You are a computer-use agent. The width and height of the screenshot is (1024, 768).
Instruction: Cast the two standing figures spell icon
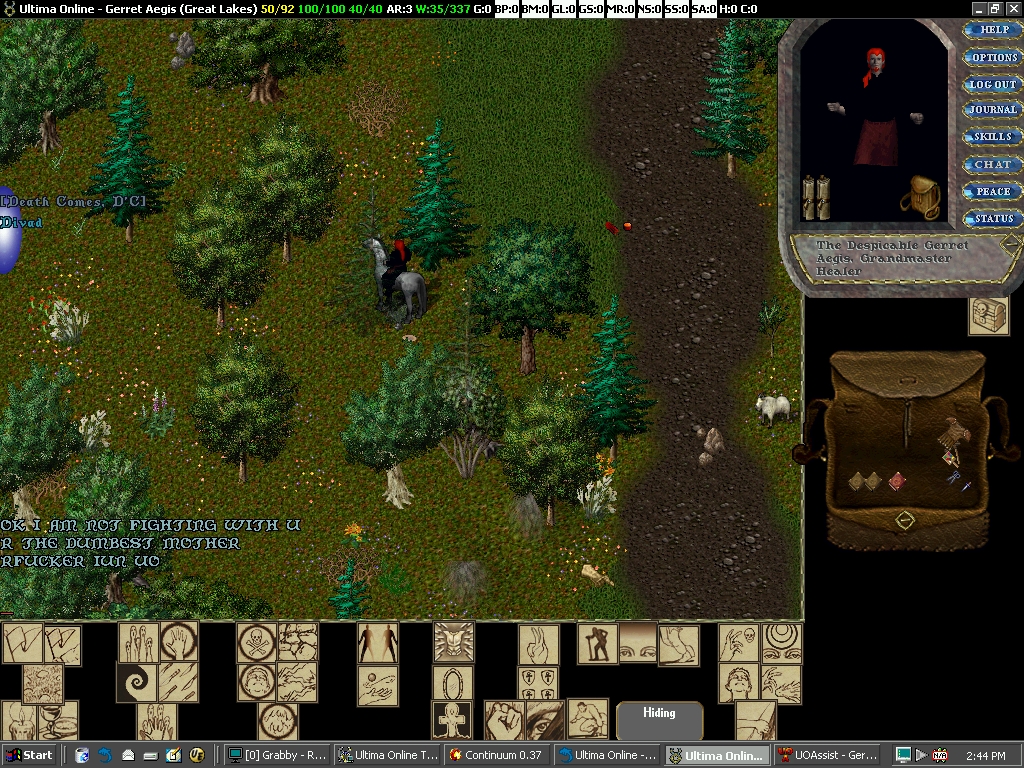pyautogui.click(x=378, y=642)
